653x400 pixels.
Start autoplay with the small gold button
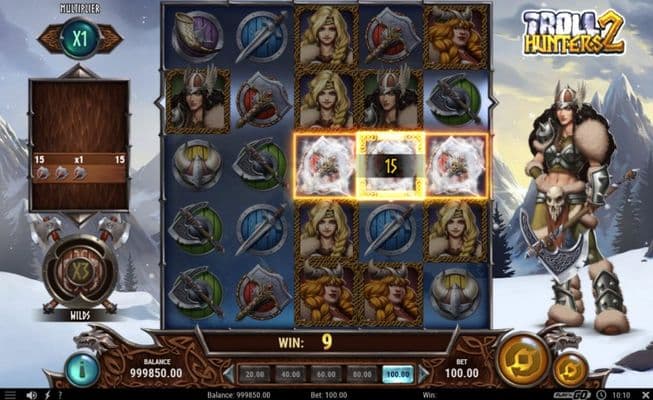[569, 370]
